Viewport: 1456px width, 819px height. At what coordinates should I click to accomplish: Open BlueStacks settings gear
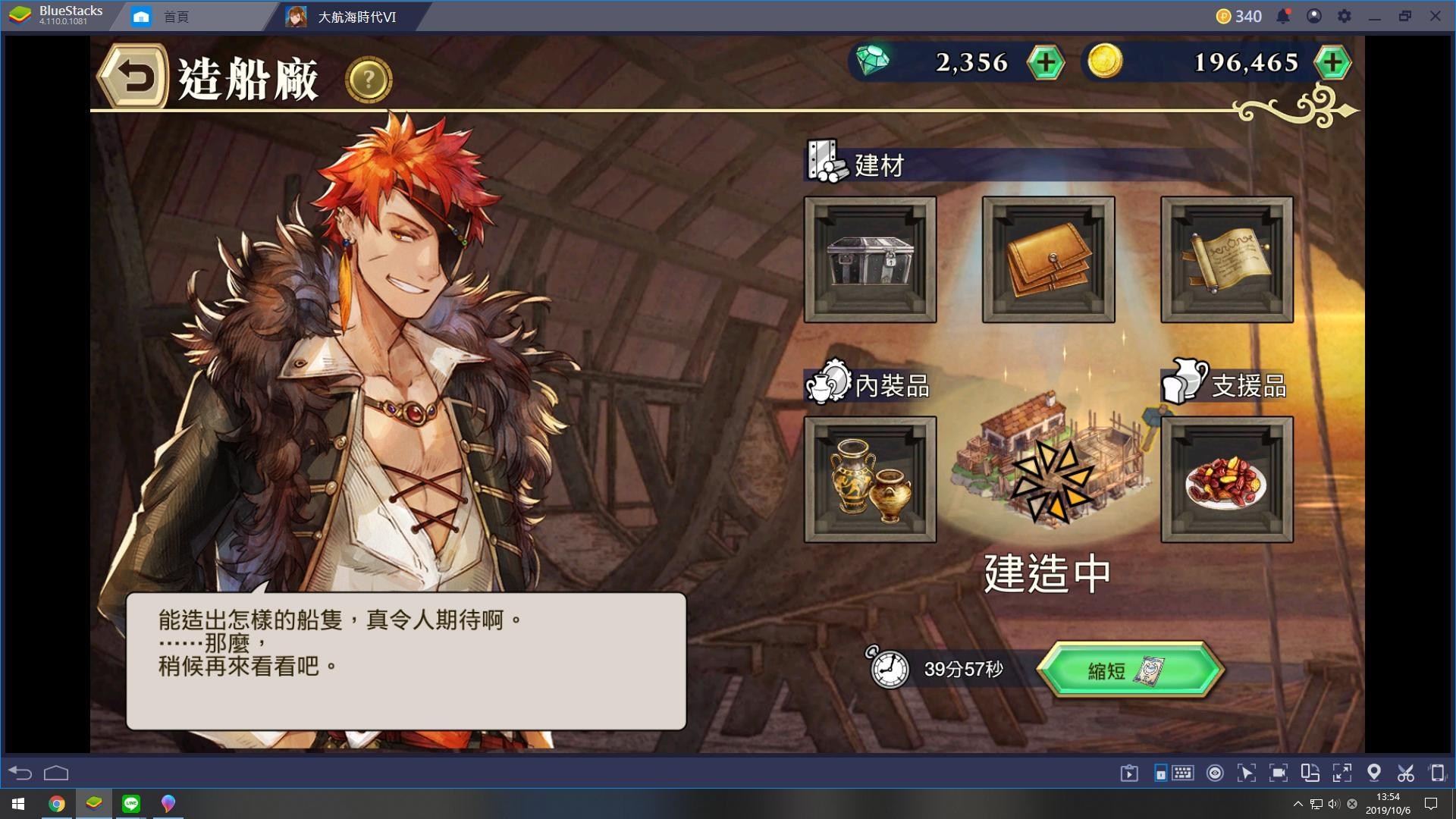[x=1344, y=16]
